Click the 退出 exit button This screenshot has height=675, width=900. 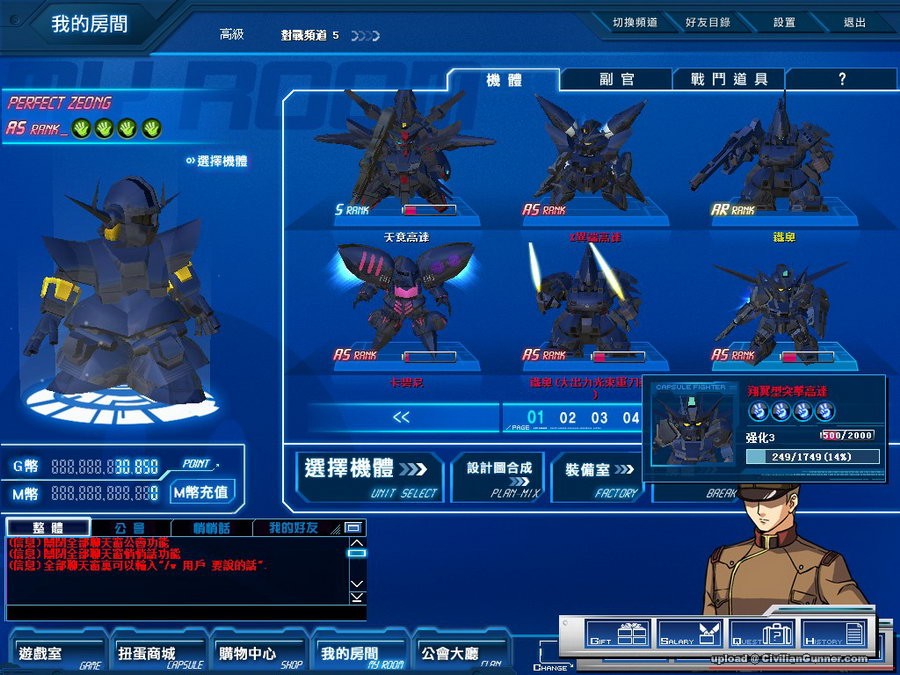click(854, 22)
